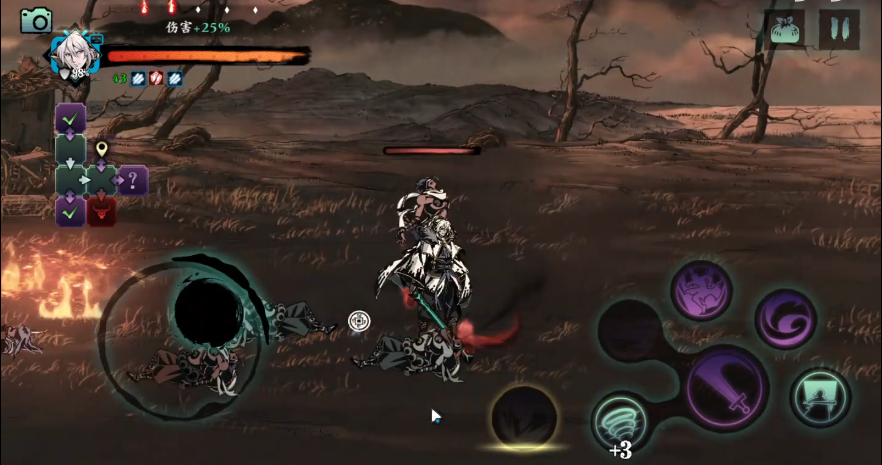Select the question mark room on minimap

(133, 181)
